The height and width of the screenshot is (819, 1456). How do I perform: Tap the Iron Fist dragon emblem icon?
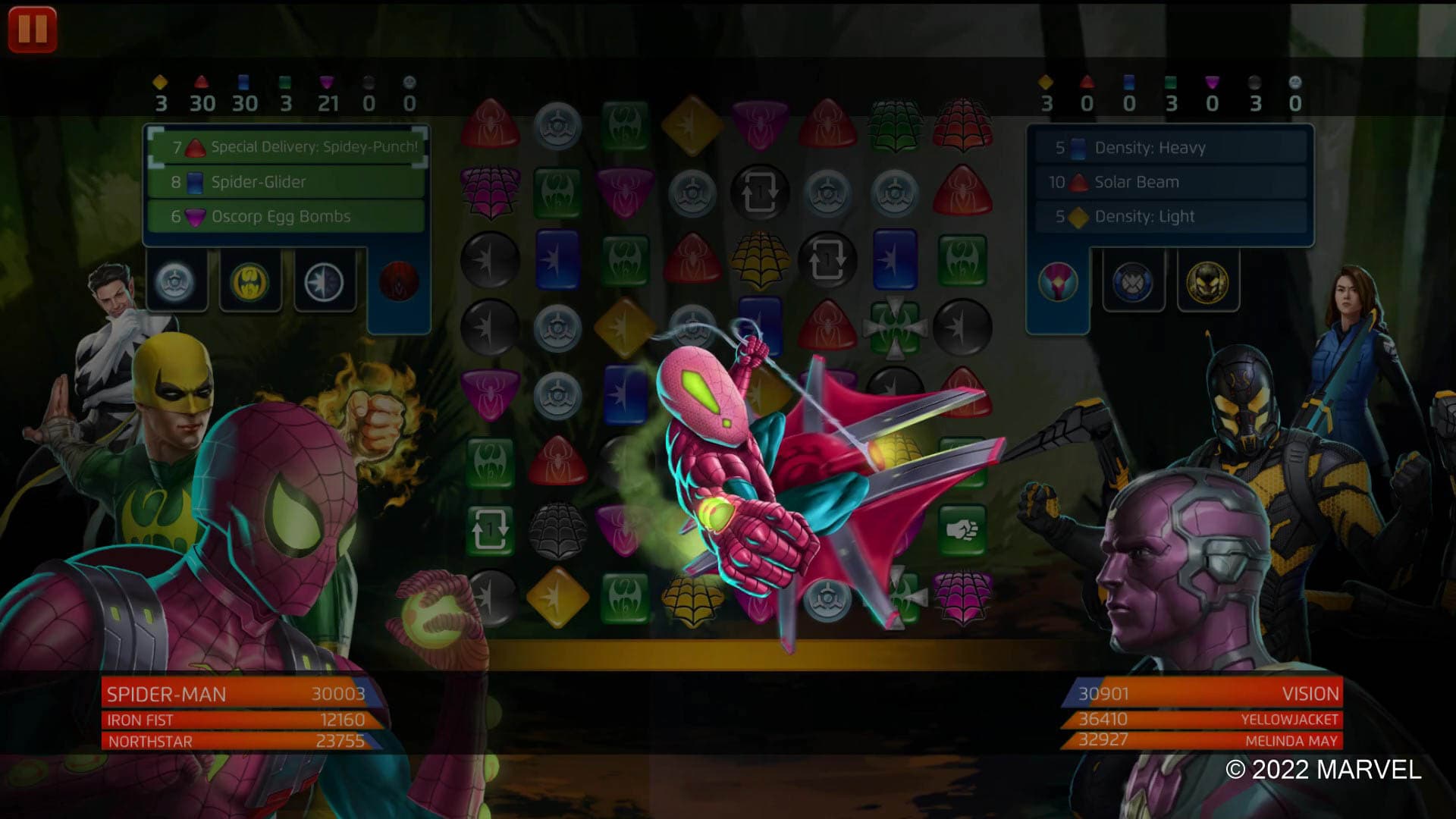[x=249, y=281]
